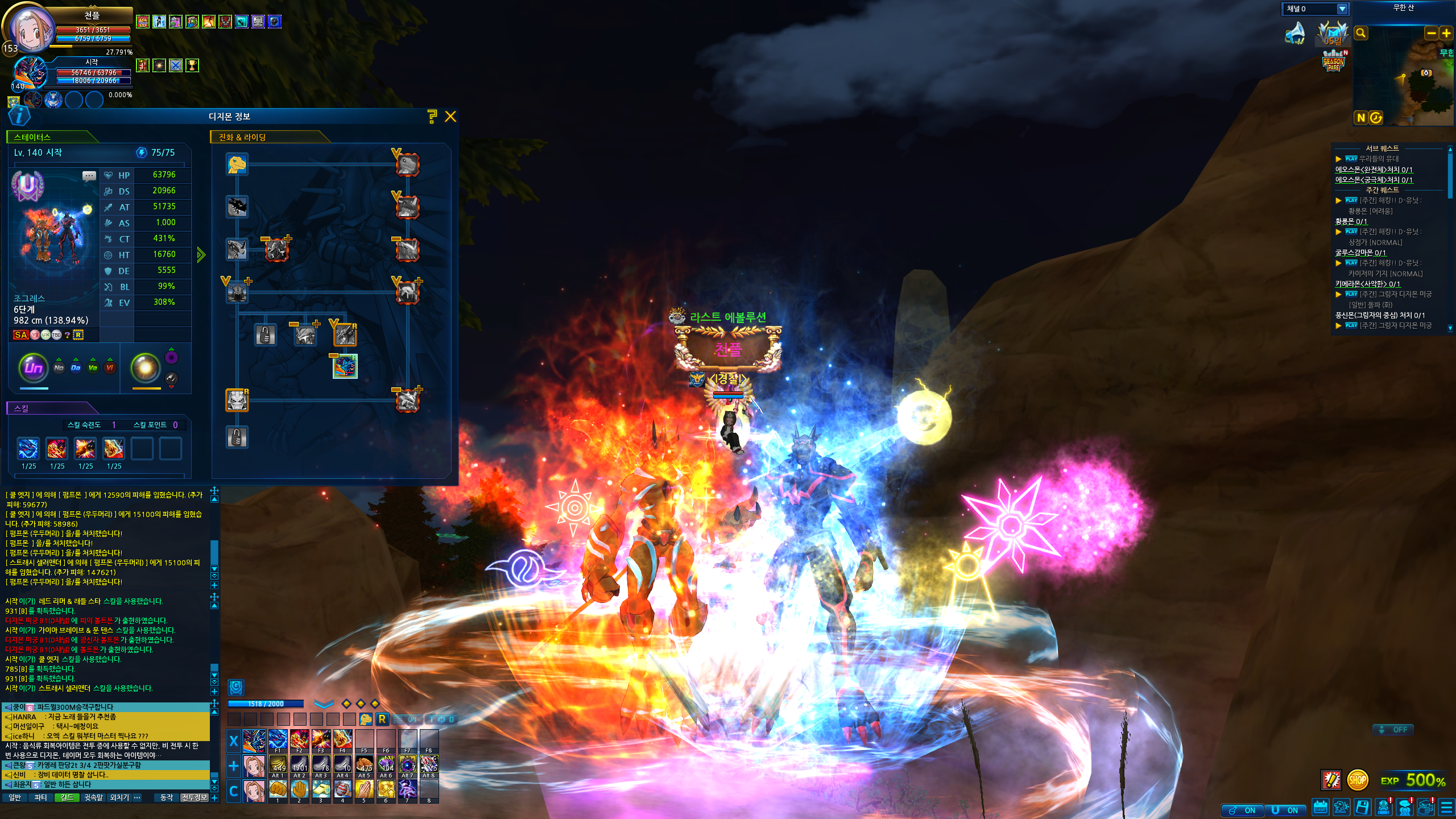
Task: Switch chat to the 파티 tab
Action: [41, 797]
